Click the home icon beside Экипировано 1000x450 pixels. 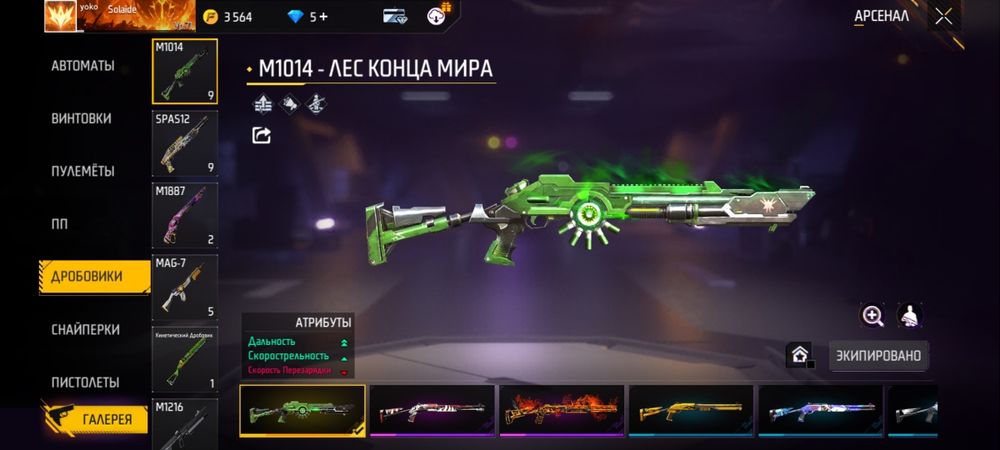coord(799,354)
